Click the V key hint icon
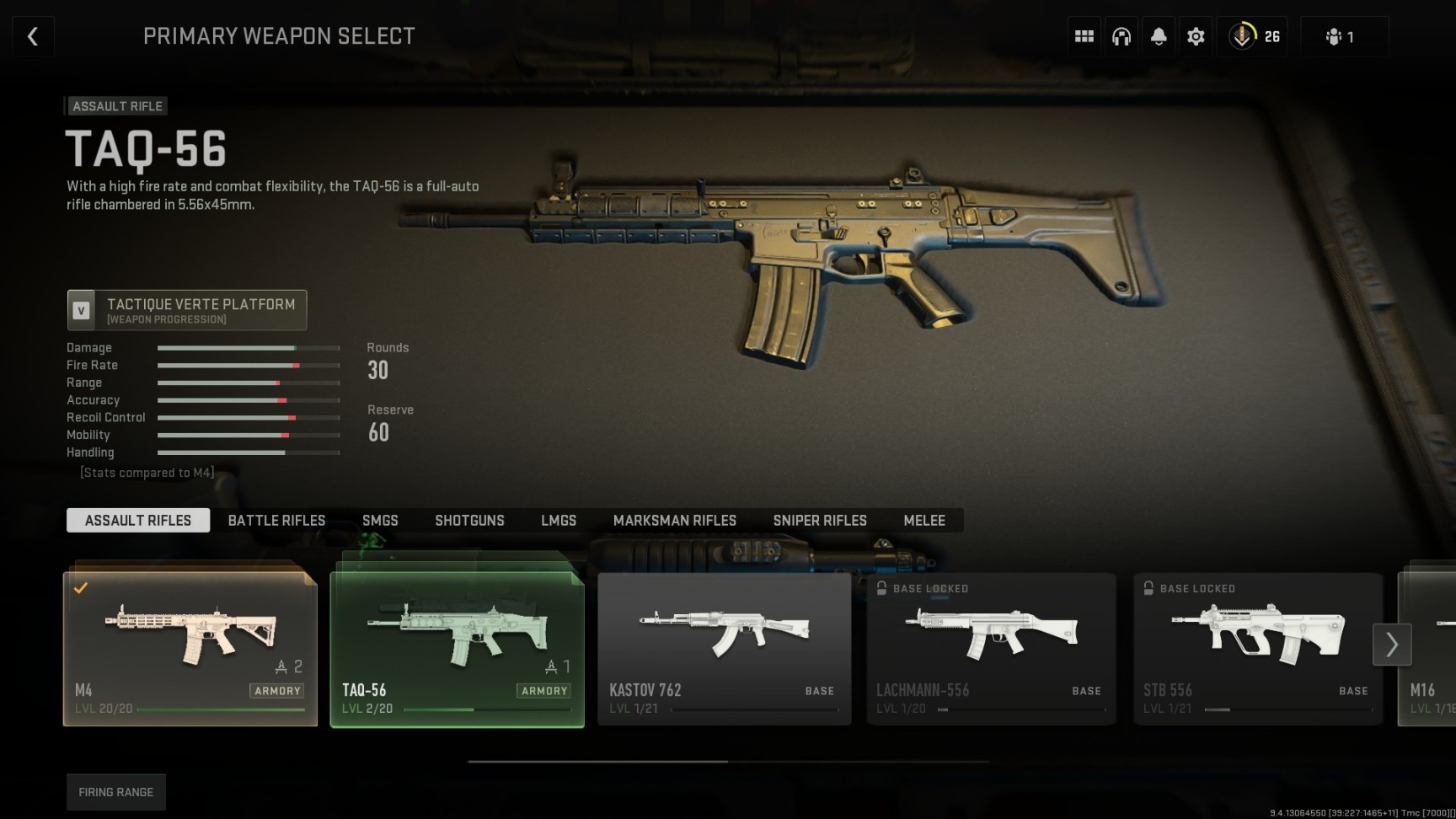Screen dimensions: 1456x819 coord(82,309)
